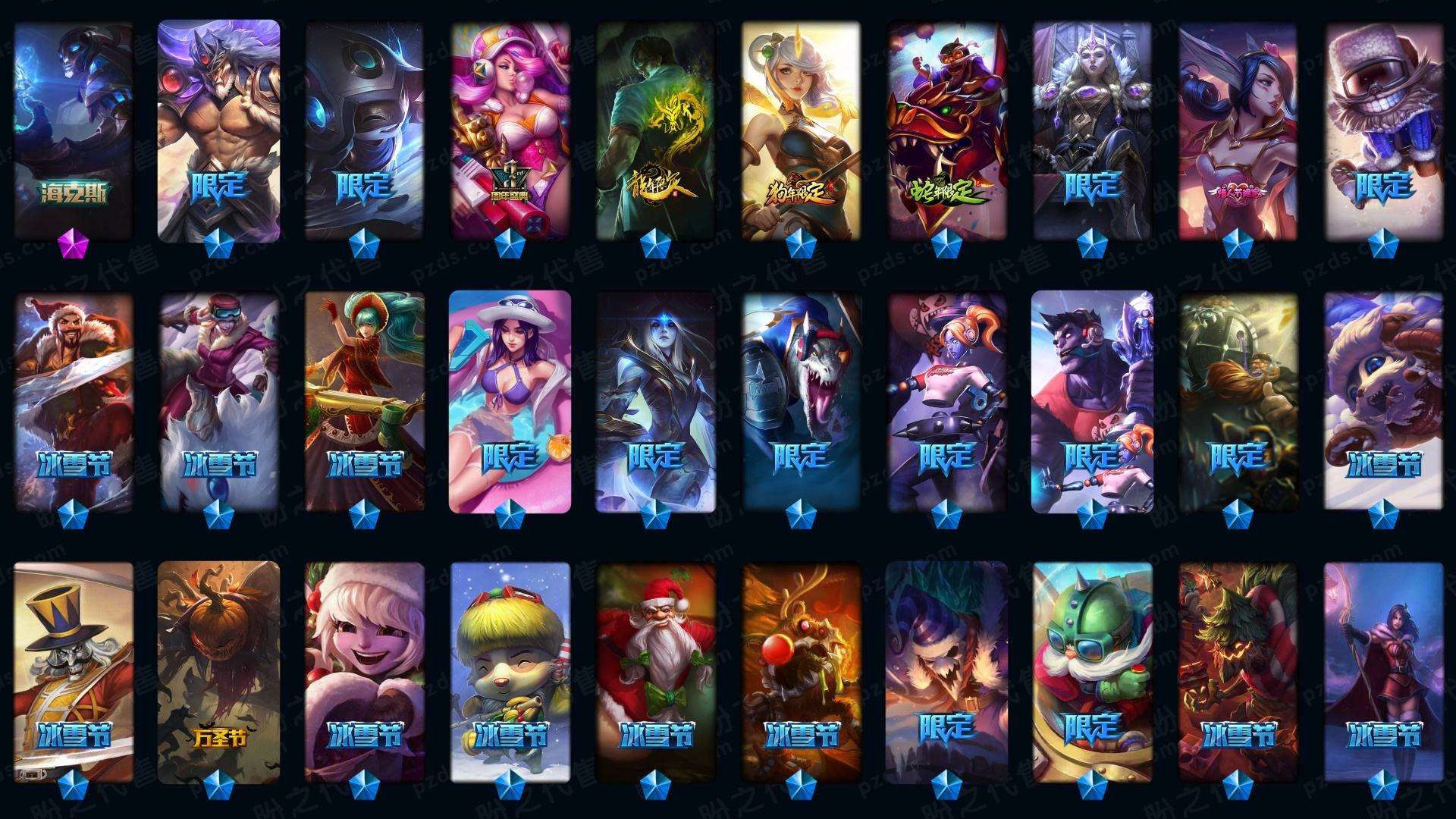This screenshot has width=1456, height=819.
Task: Select the Santa-hat axe thrower Snowdown card
Action: pyautogui.click(x=74, y=402)
